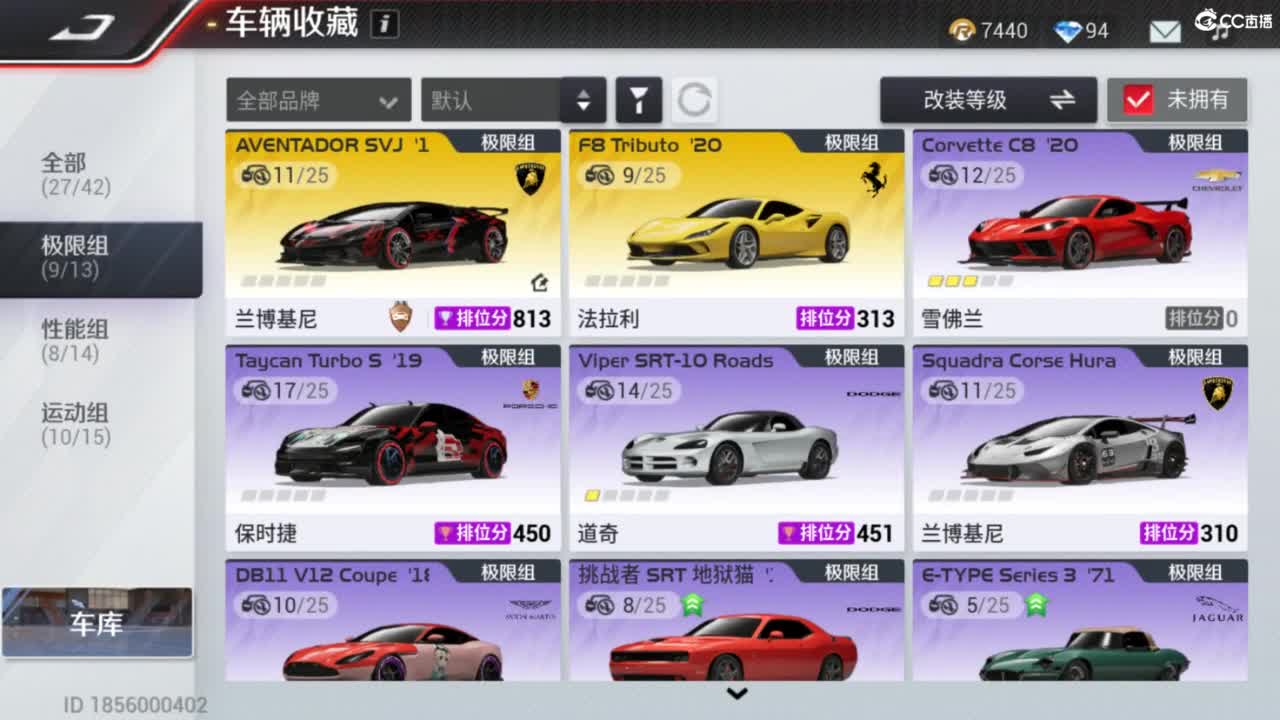The width and height of the screenshot is (1280, 720).
Task: Click the refresh icon beside the filter
Action: (696, 100)
